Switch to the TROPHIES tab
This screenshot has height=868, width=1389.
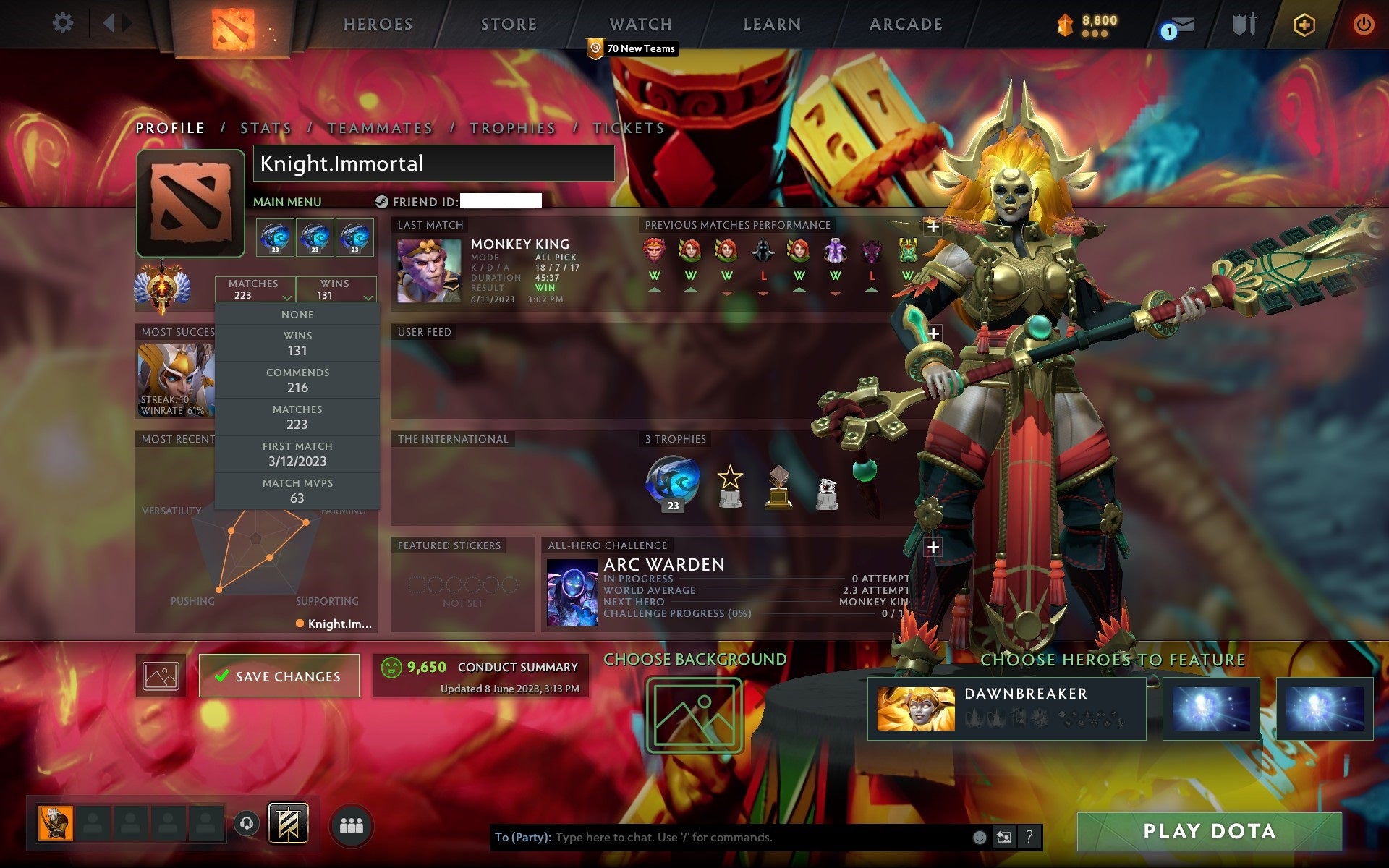(x=512, y=127)
